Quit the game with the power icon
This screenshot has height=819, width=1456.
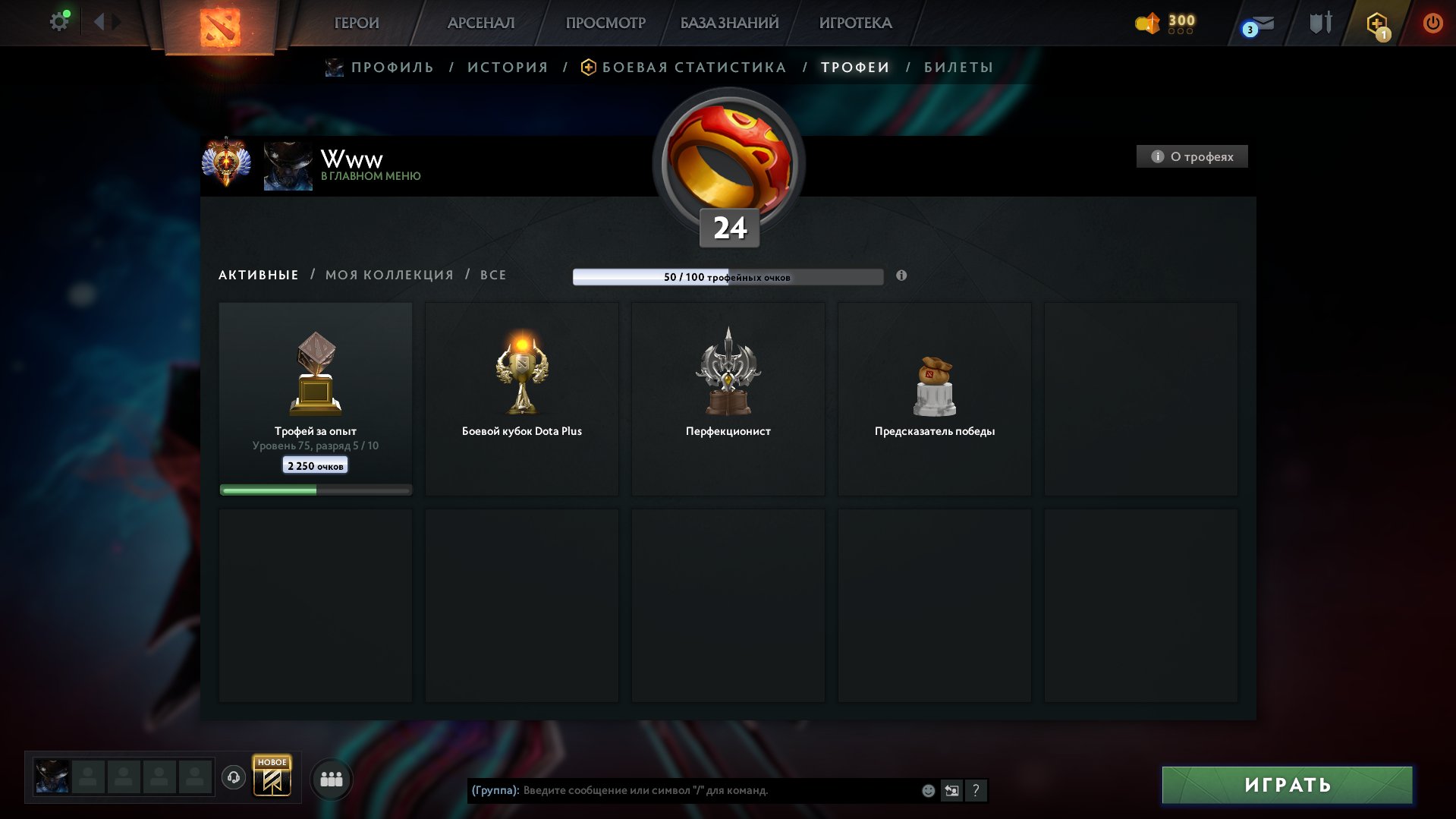[x=1432, y=23]
